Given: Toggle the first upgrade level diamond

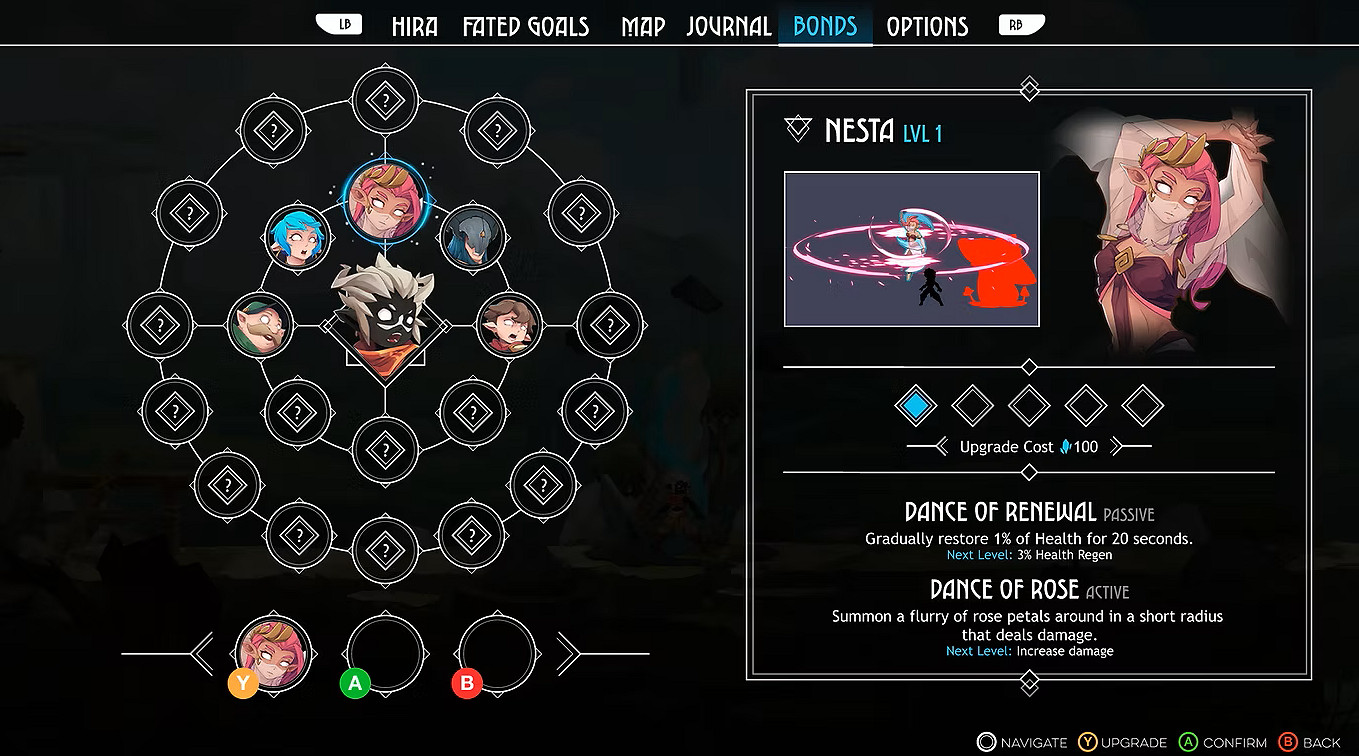Looking at the screenshot, I should tap(915, 406).
